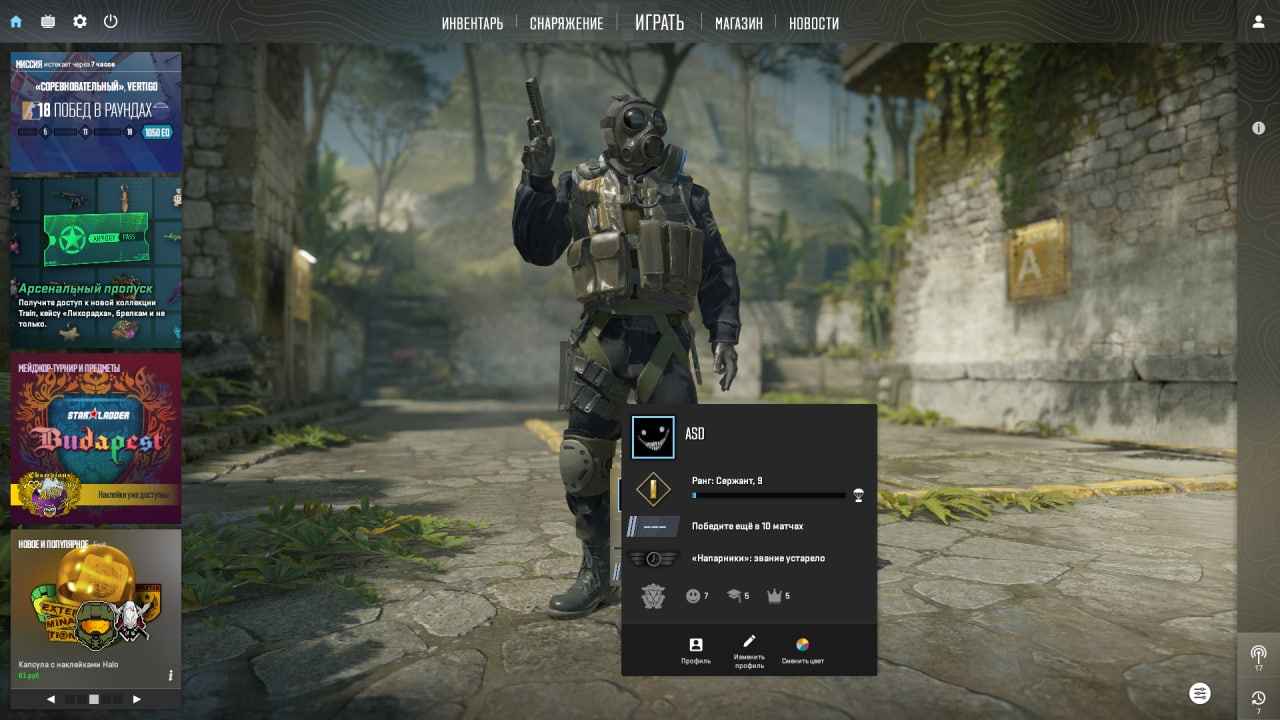The image size is (1280, 720).
Task: Switch to the Снаряжение tab
Action: tap(566, 23)
